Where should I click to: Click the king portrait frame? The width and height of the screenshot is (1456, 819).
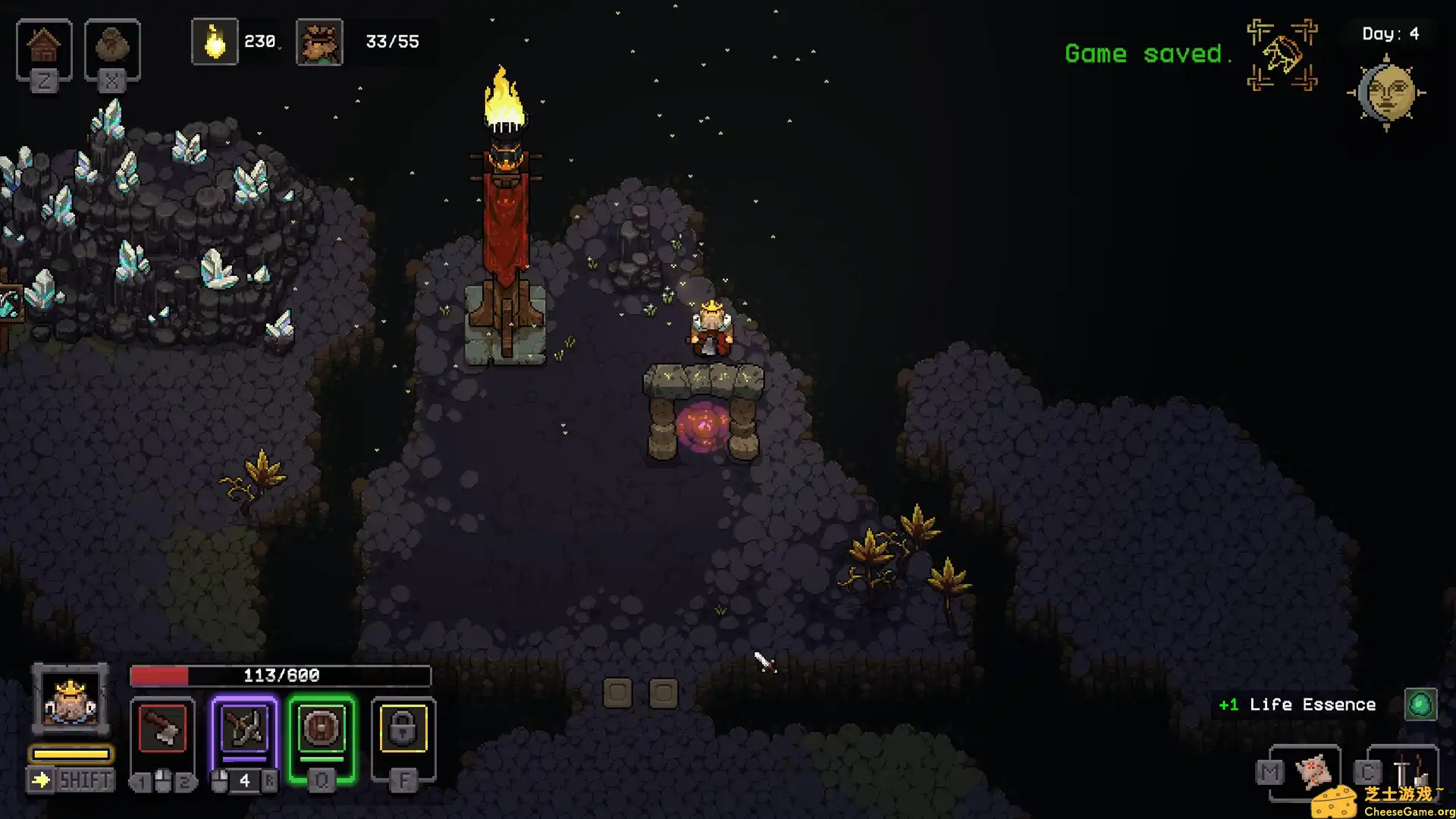[x=71, y=699]
